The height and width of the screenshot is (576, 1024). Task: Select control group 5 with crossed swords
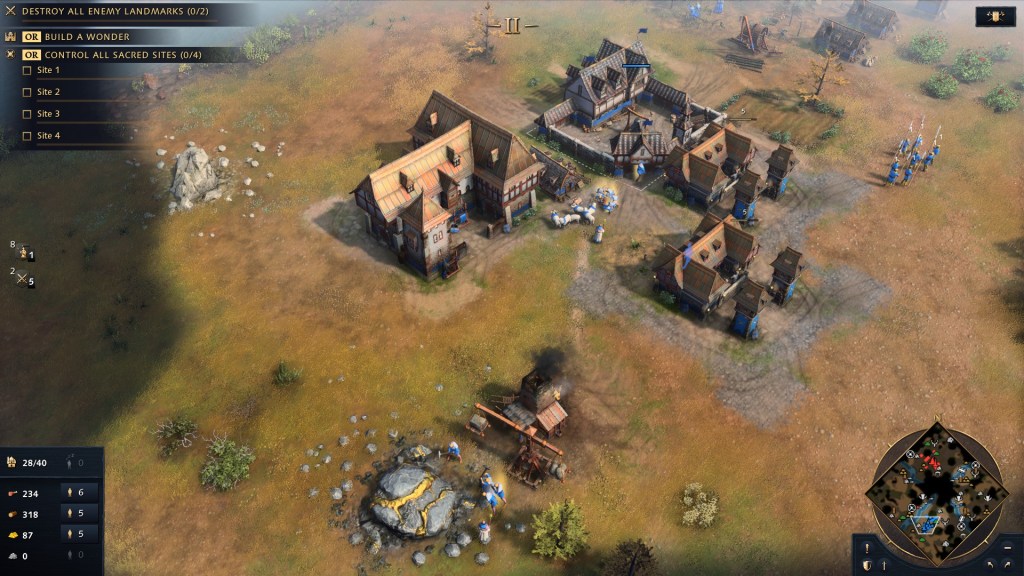pyautogui.click(x=24, y=279)
